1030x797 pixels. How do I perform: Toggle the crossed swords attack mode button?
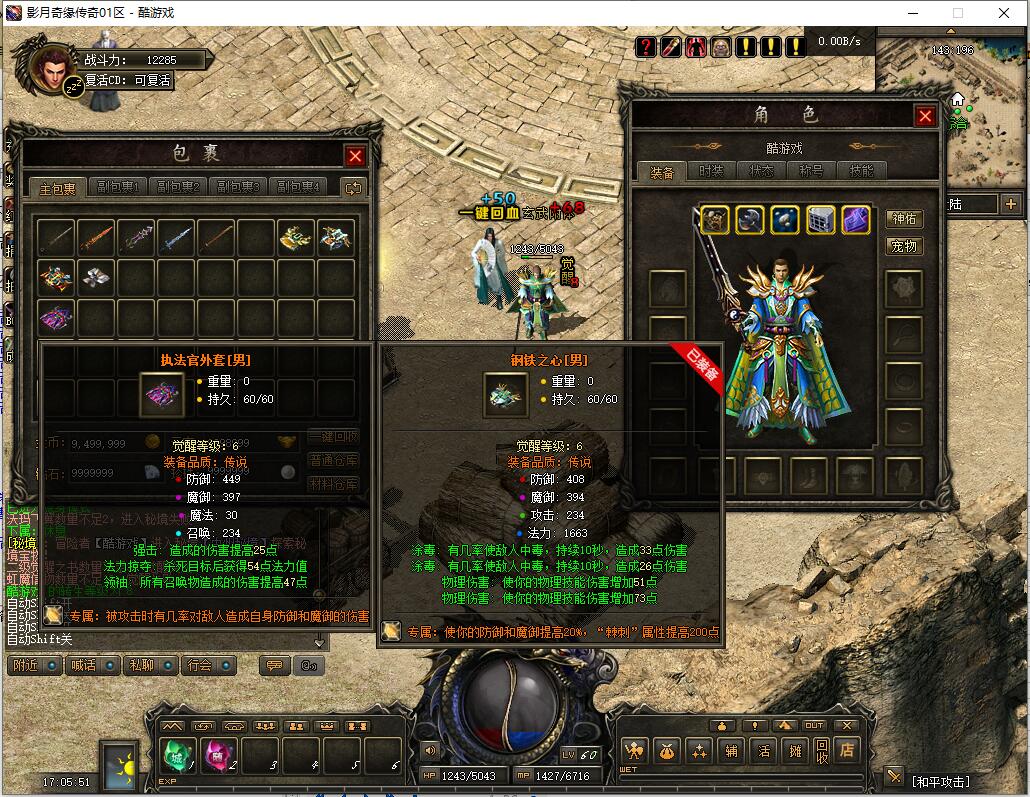[x=894, y=777]
